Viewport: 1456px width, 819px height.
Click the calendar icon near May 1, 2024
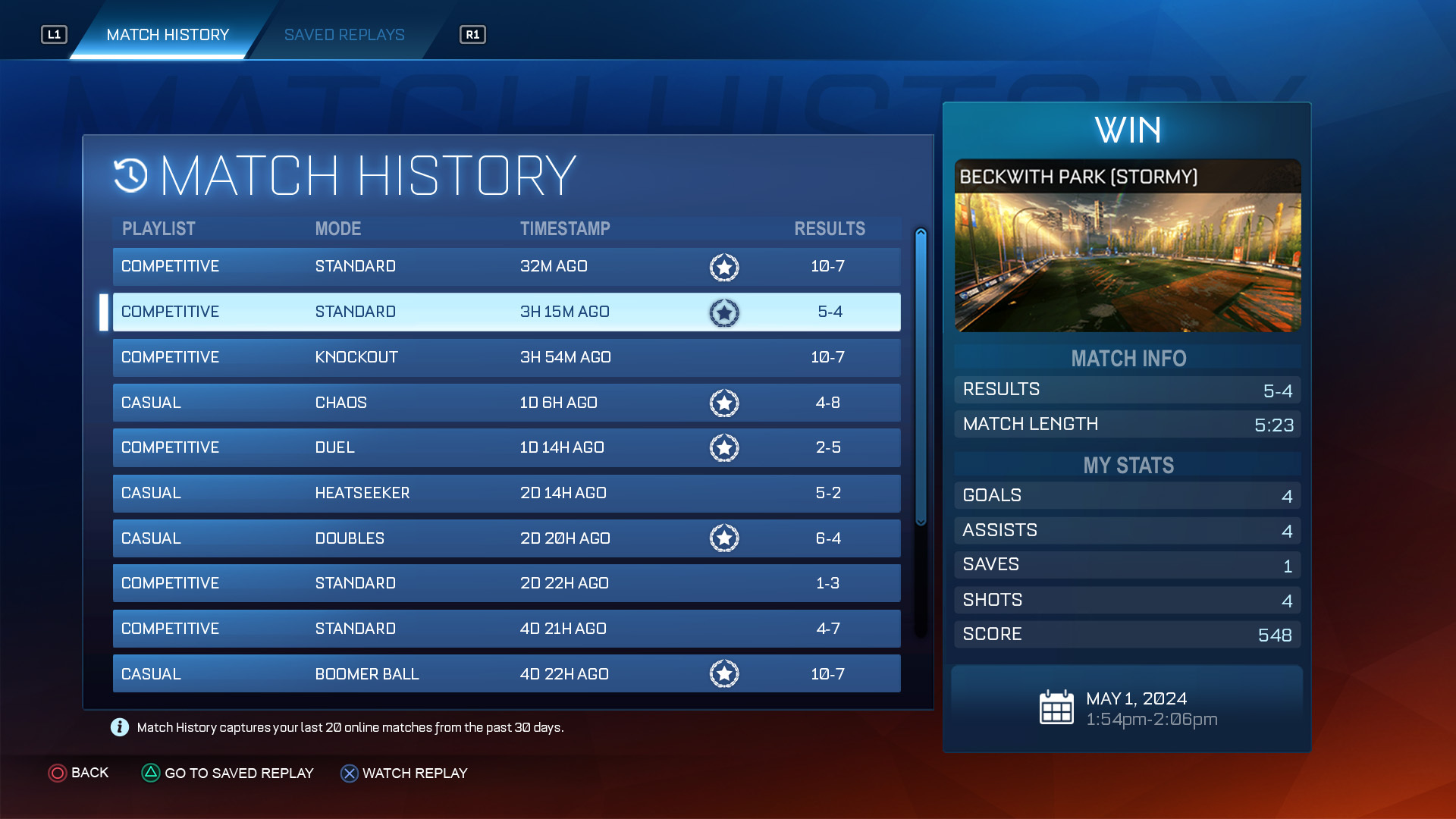click(1056, 707)
